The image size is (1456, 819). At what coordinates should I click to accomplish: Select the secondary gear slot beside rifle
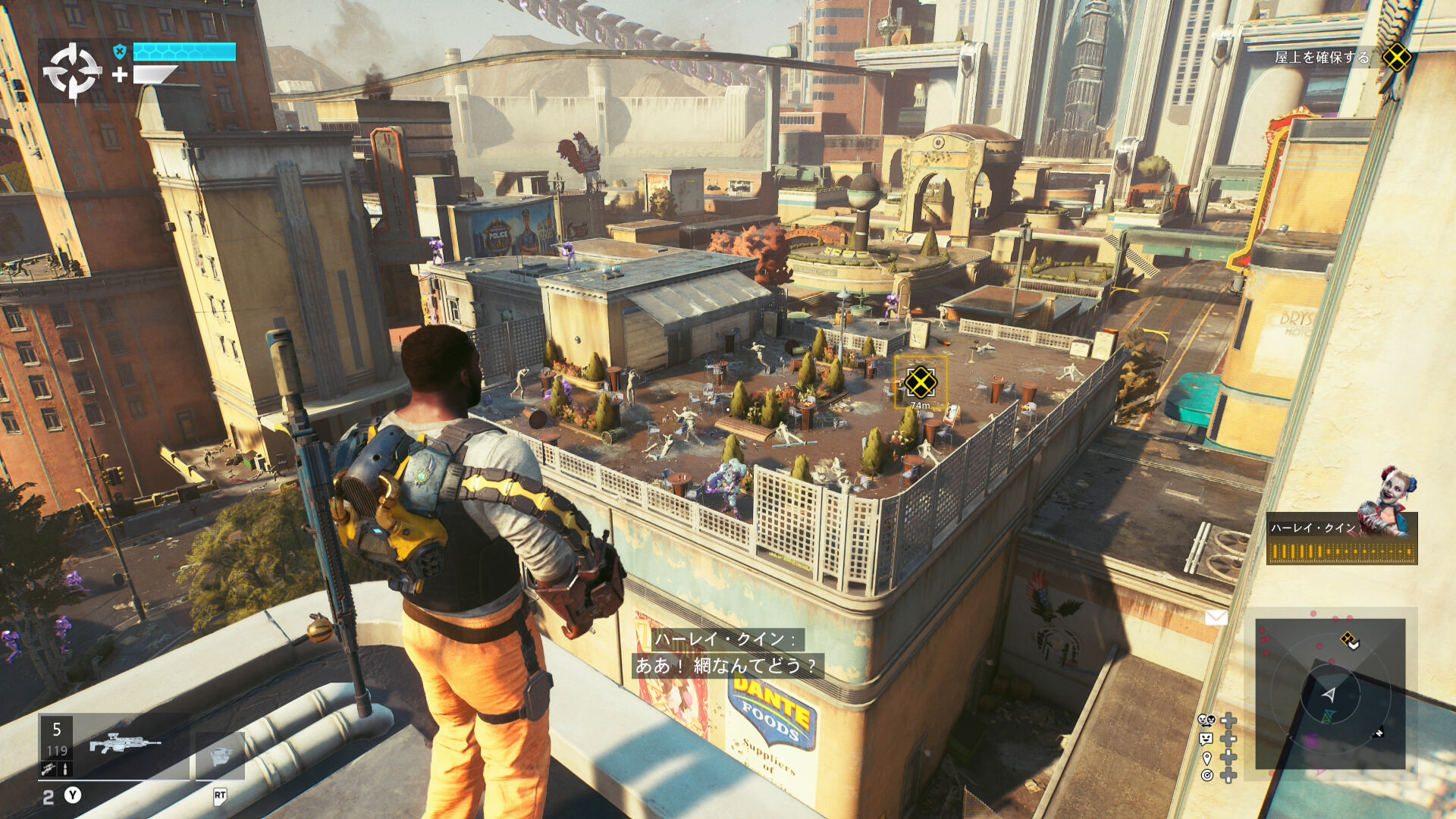(x=220, y=755)
